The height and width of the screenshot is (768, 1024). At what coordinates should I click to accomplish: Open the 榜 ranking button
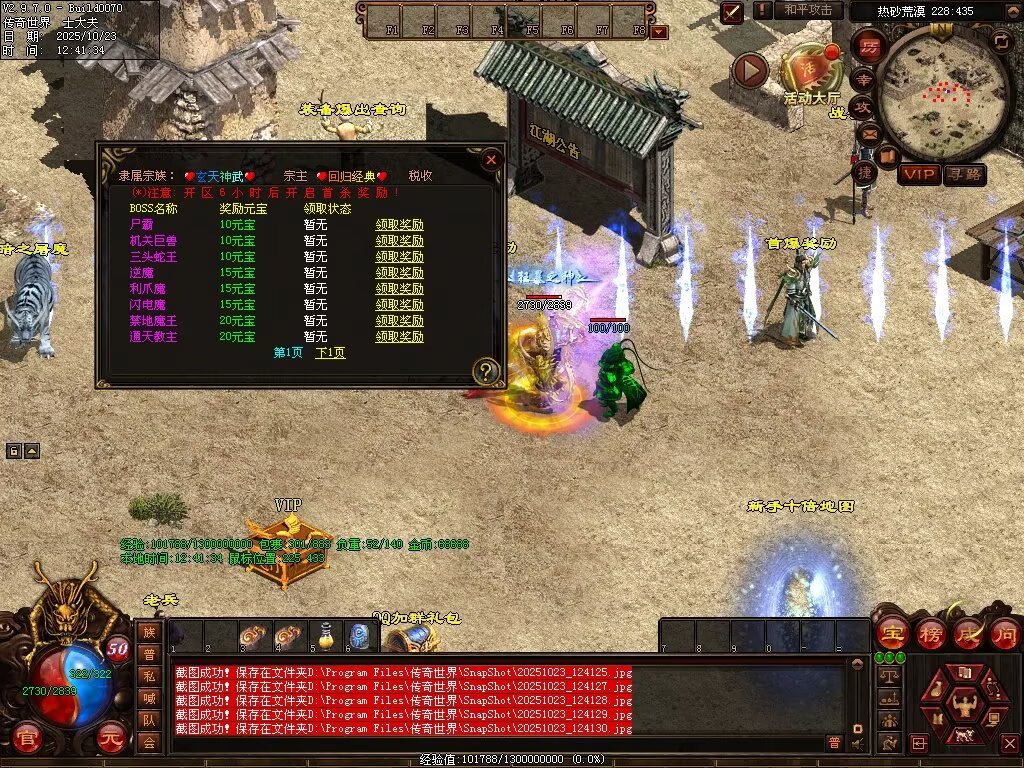930,633
